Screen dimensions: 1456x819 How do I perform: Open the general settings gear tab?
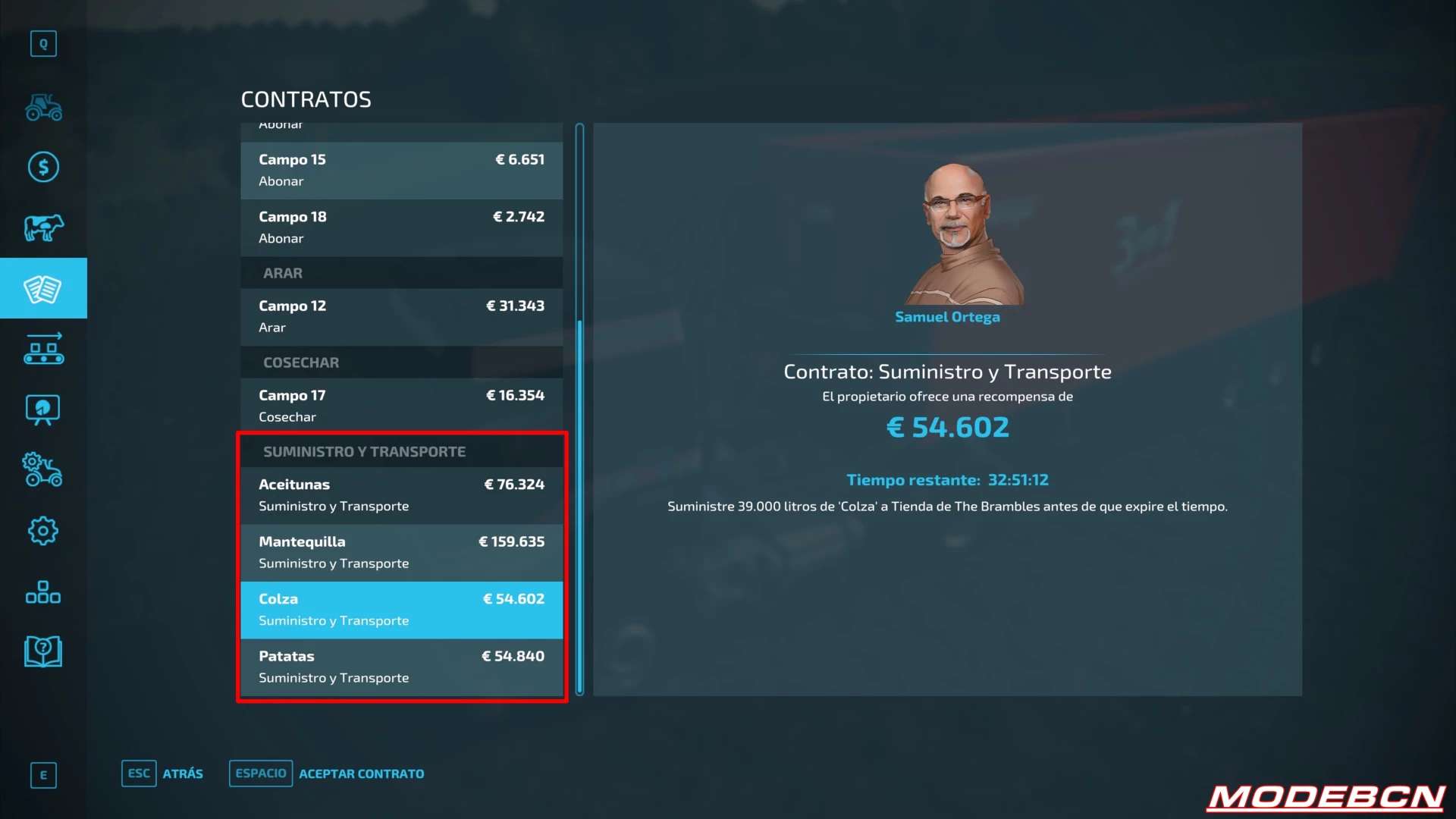pos(43,531)
